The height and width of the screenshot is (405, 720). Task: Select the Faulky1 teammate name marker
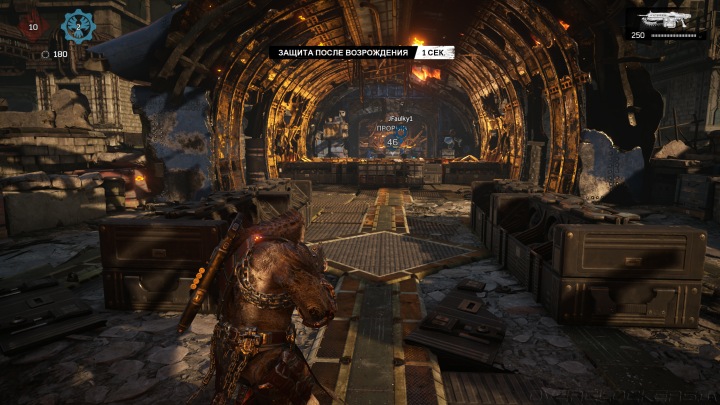tap(400, 119)
